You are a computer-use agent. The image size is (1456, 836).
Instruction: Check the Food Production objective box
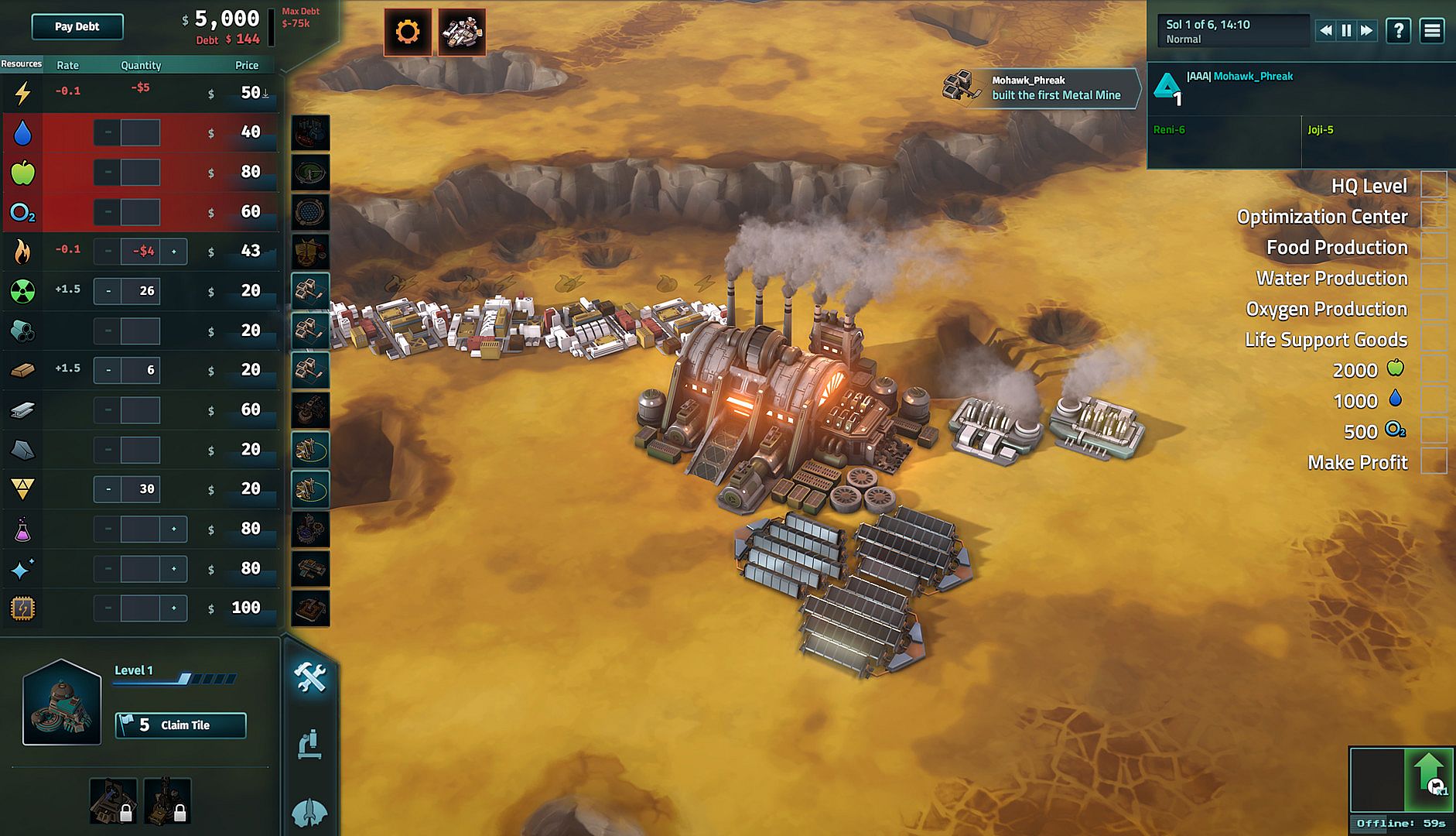[1434, 248]
